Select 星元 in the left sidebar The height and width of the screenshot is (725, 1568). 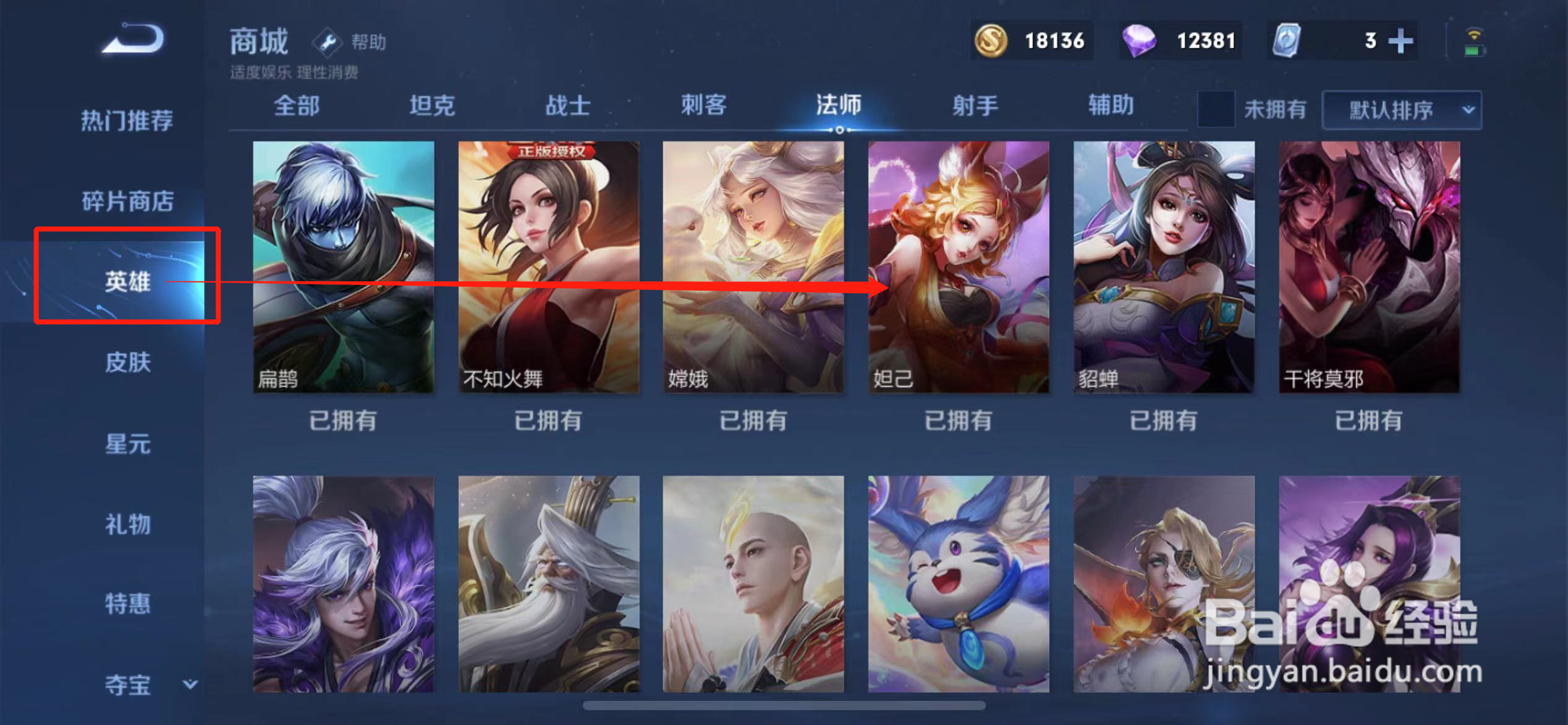point(127,444)
